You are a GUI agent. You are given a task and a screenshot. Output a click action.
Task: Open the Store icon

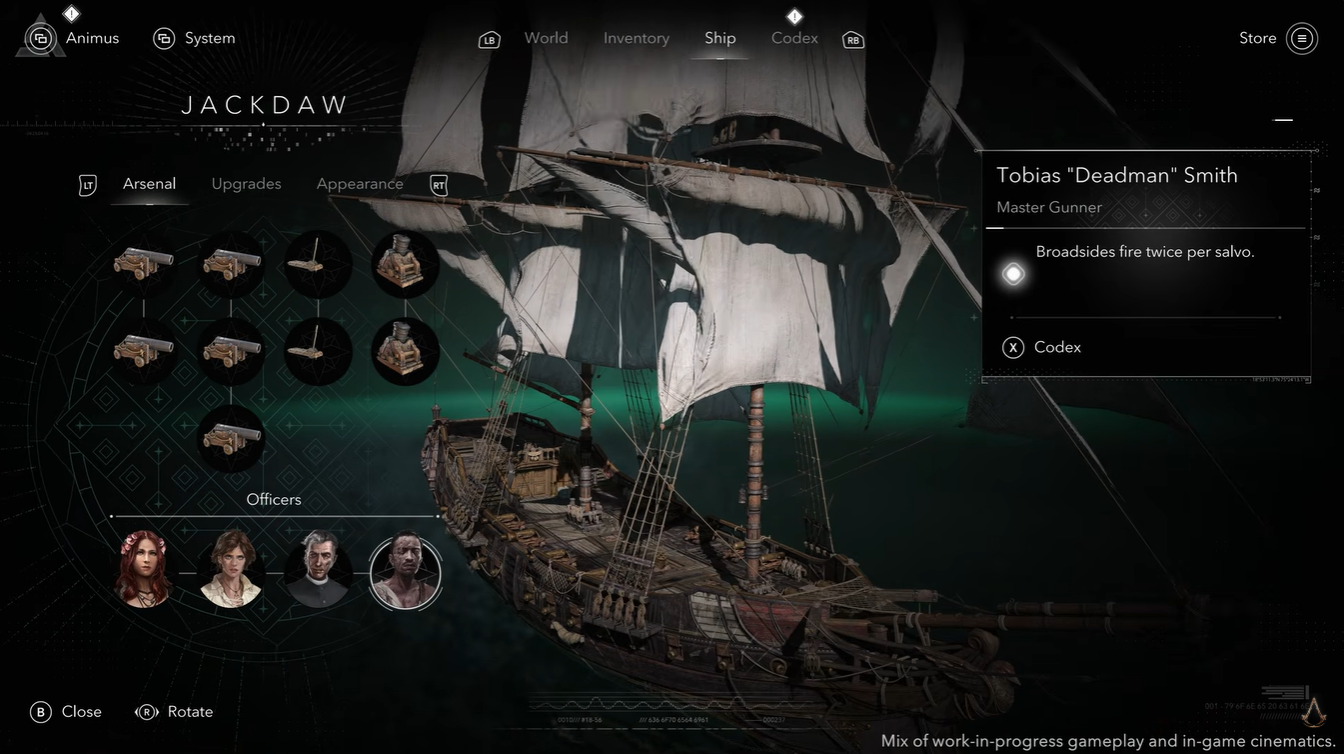tap(1301, 38)
